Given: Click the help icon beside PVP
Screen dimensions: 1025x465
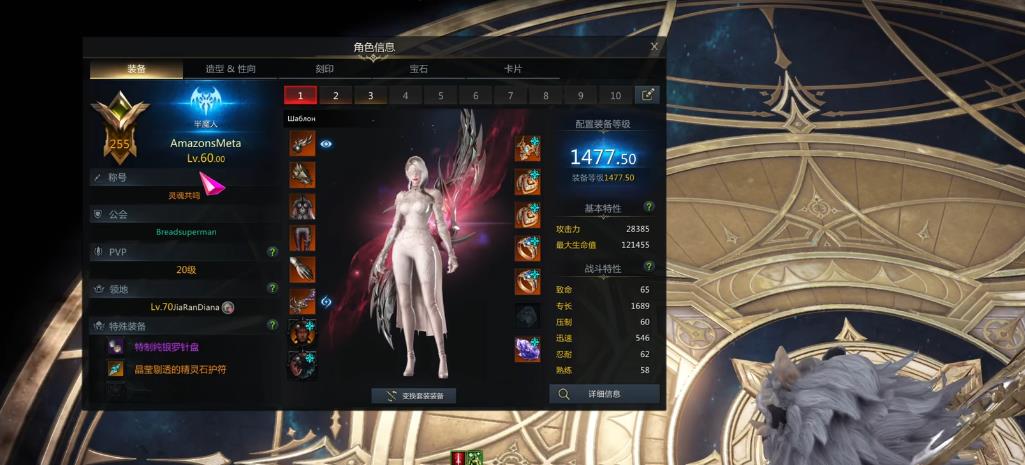Looking at the screenshot, I should click(272, 252).
